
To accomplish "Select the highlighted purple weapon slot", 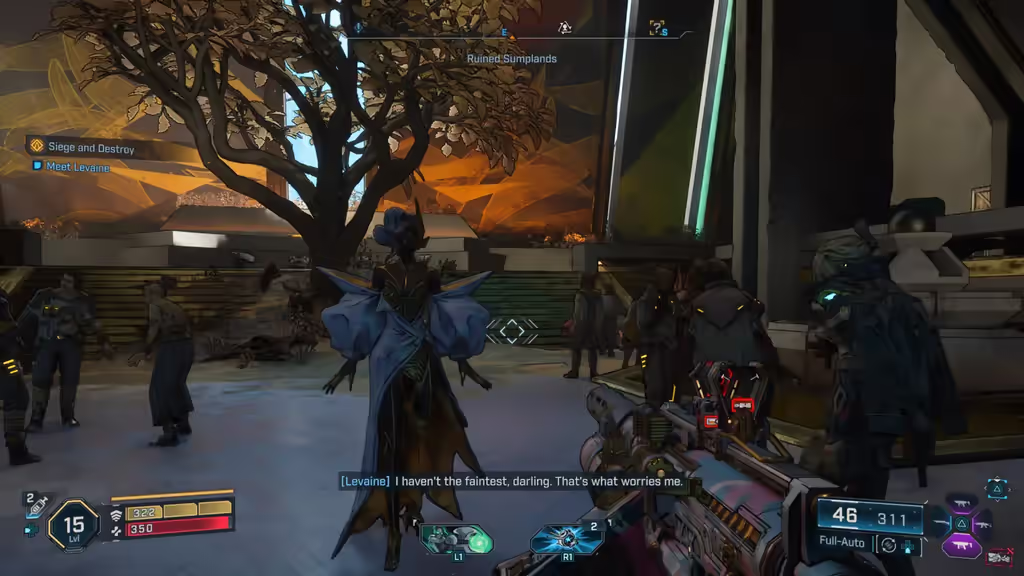I will click(x=961, y=546).
